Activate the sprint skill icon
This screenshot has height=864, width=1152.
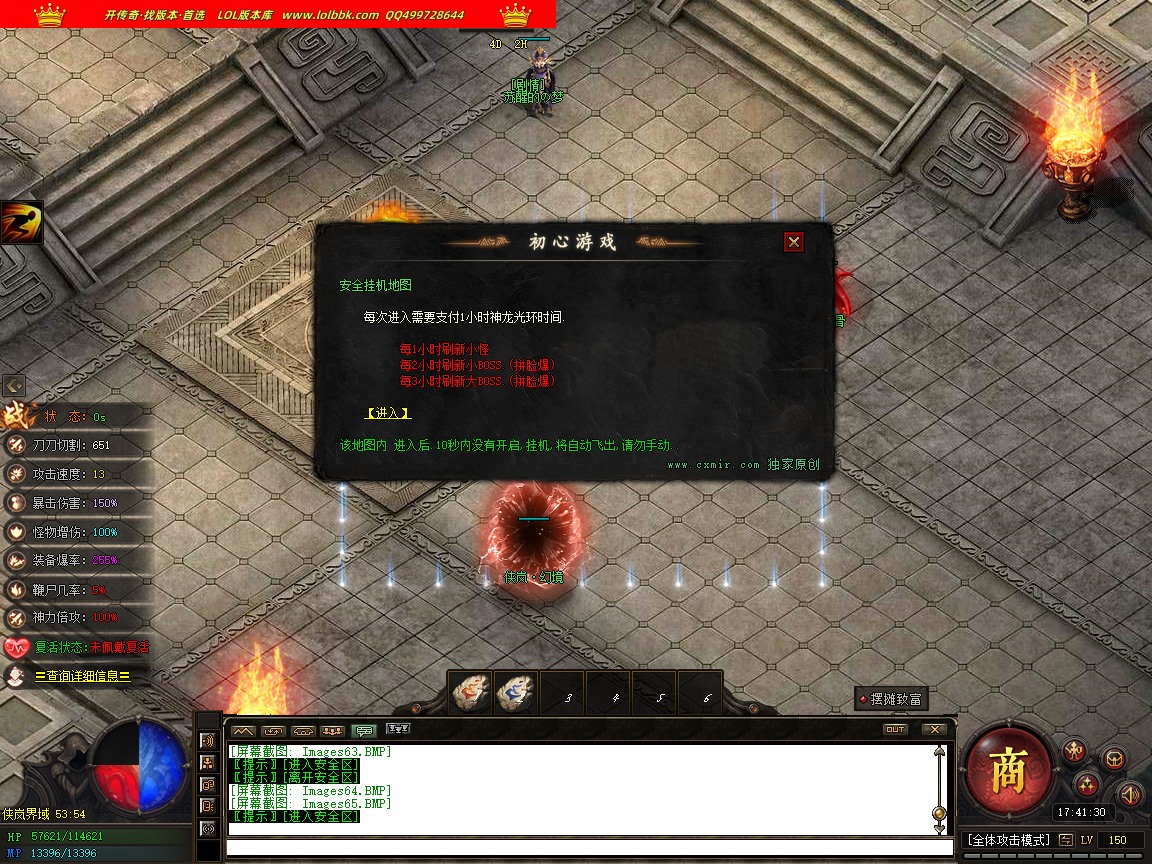click(x=21, y=222)
